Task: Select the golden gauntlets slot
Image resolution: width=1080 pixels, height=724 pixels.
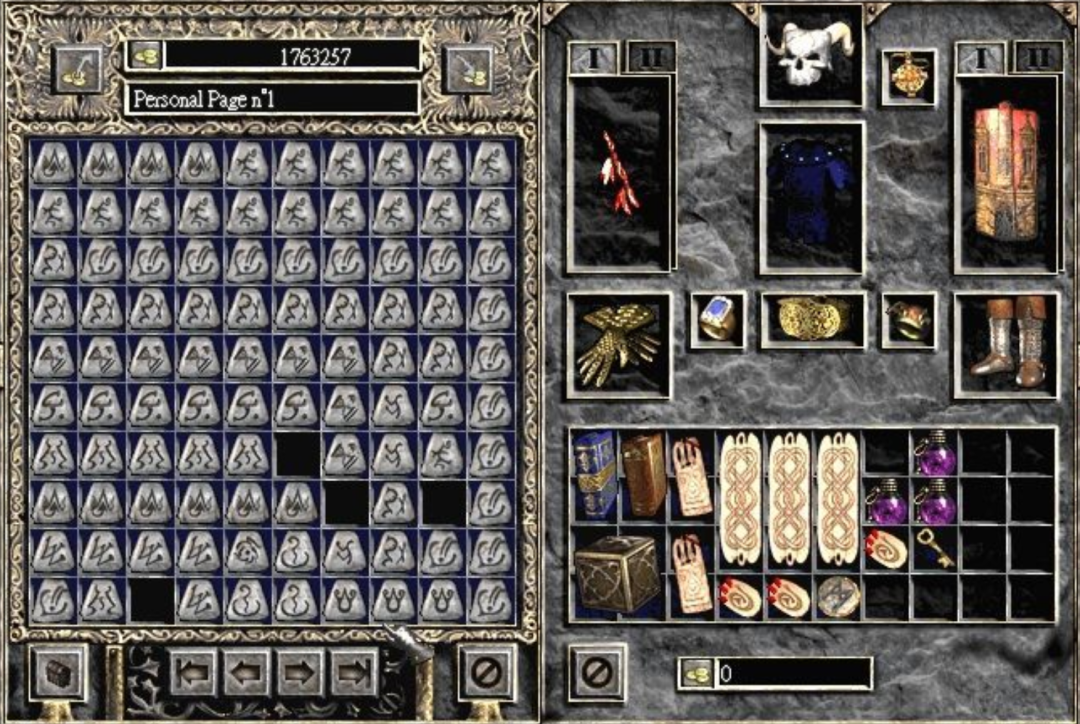Action: tap(619, 345)
